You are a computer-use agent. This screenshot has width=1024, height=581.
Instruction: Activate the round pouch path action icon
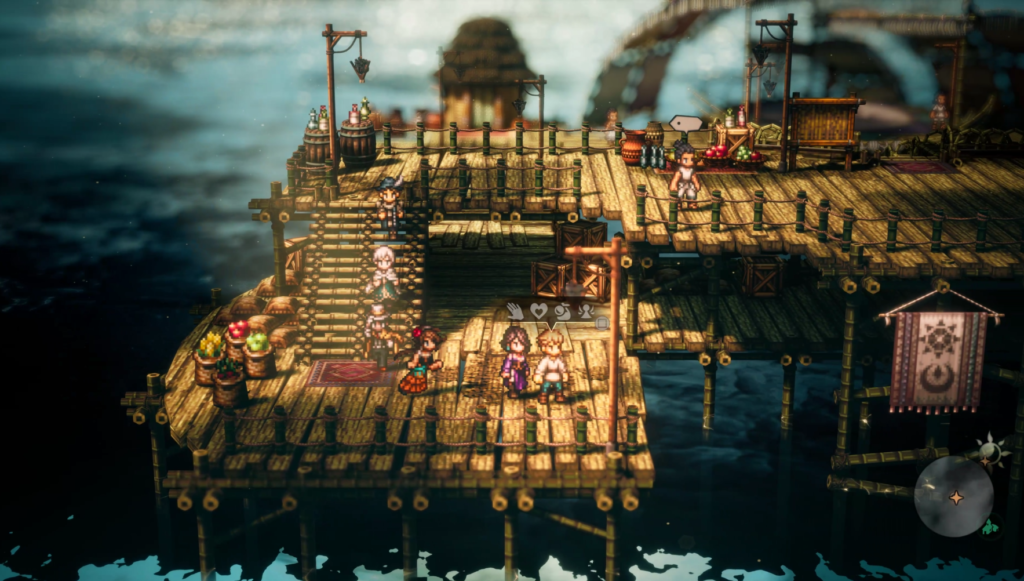[x=563, y=311]
